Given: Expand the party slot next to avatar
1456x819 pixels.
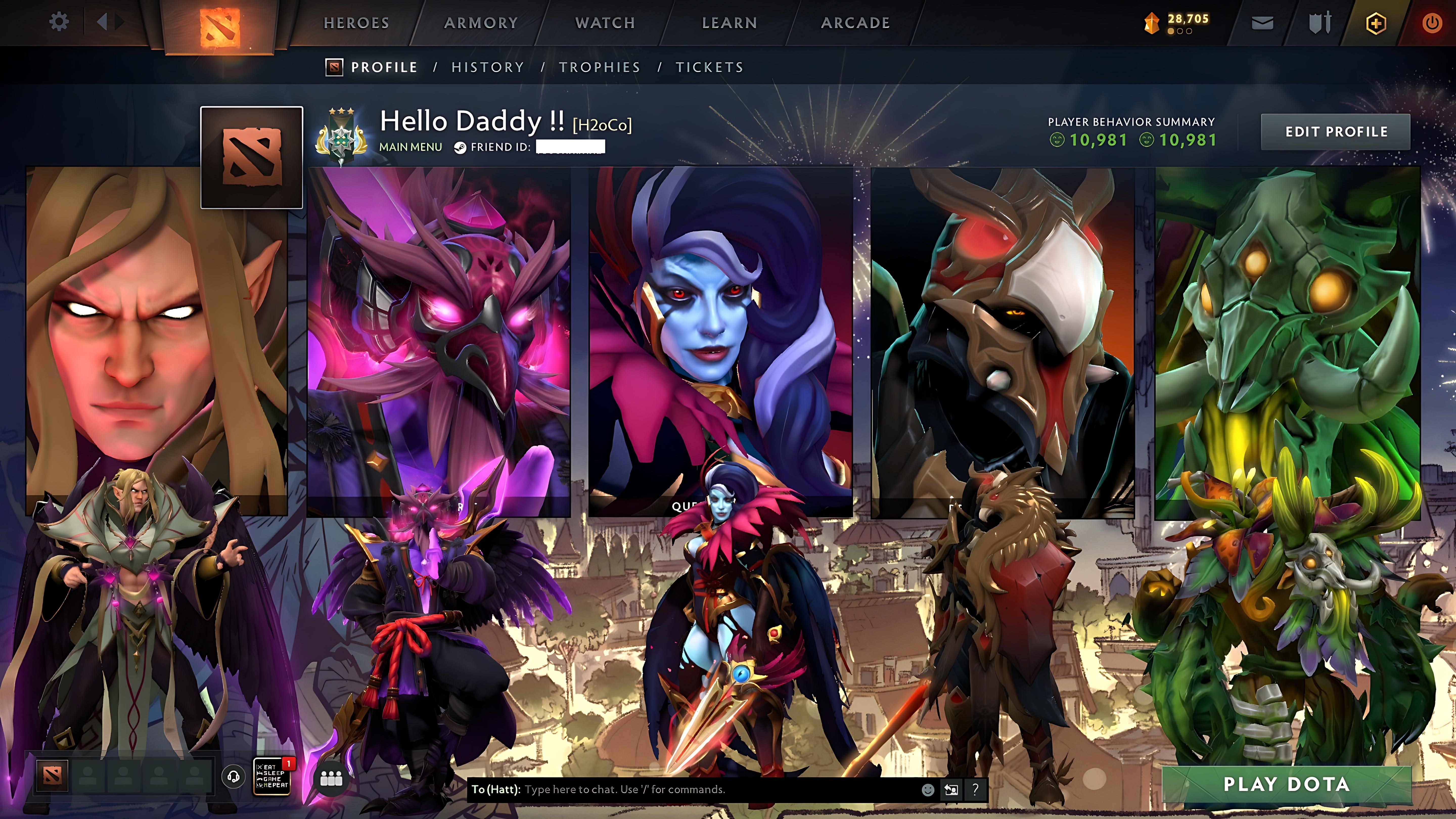Looking at the screenshot, I should tap(89, 777).
